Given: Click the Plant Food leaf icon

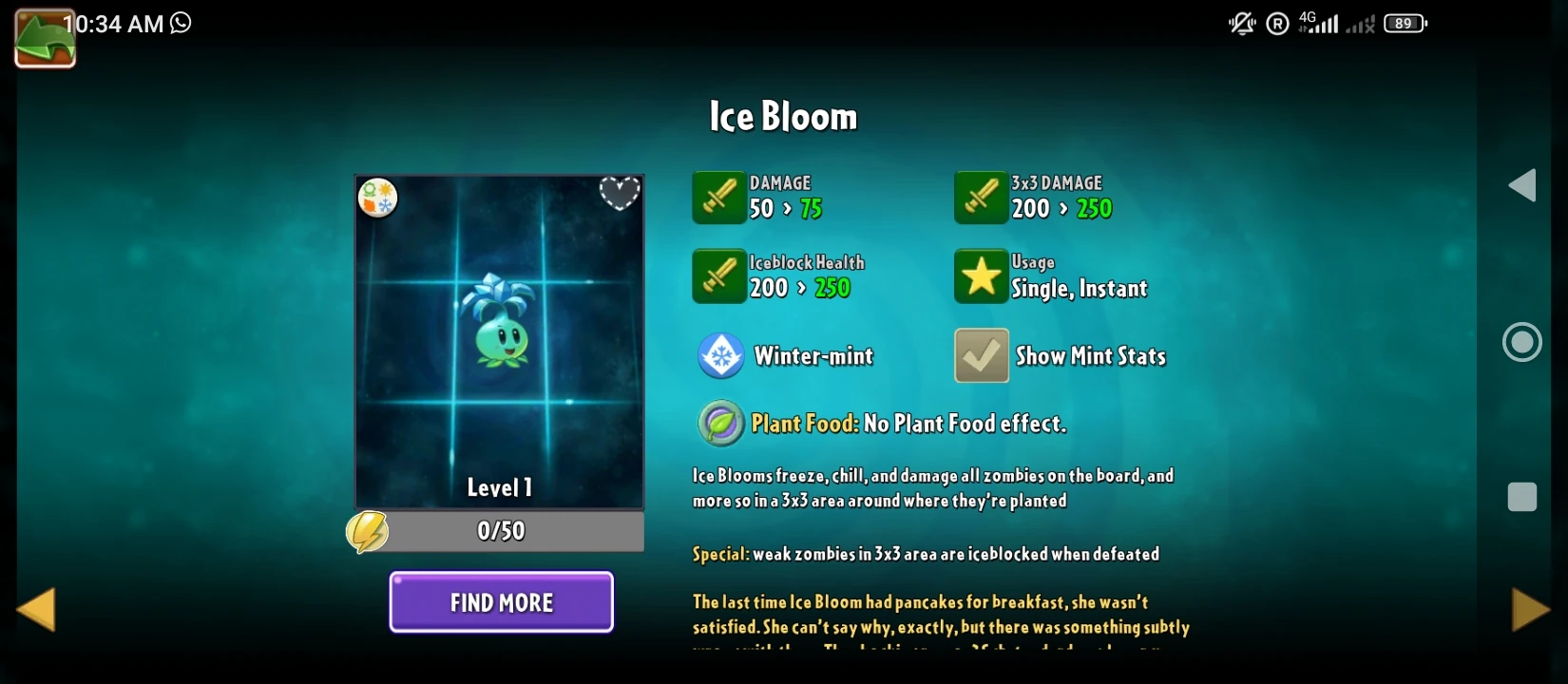Looking at the screenshot, I should 721,423.
